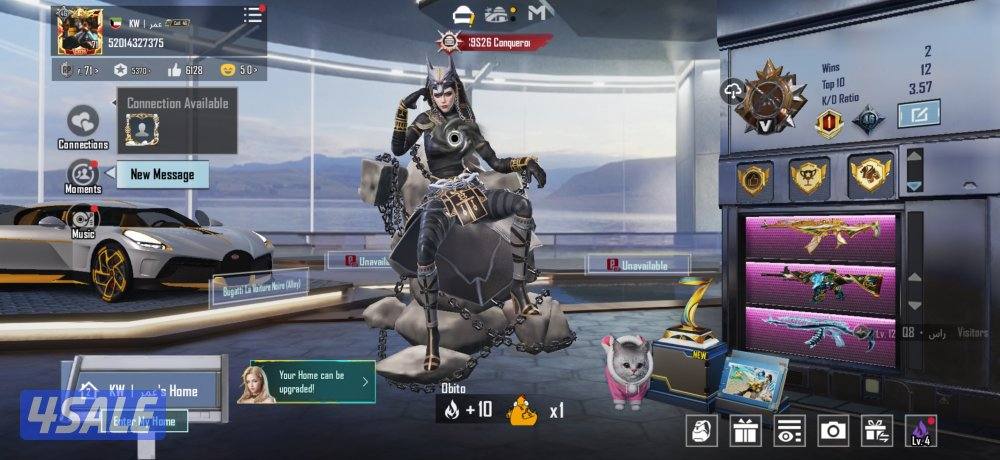Open the list menu in profile card

coord(253,16)
